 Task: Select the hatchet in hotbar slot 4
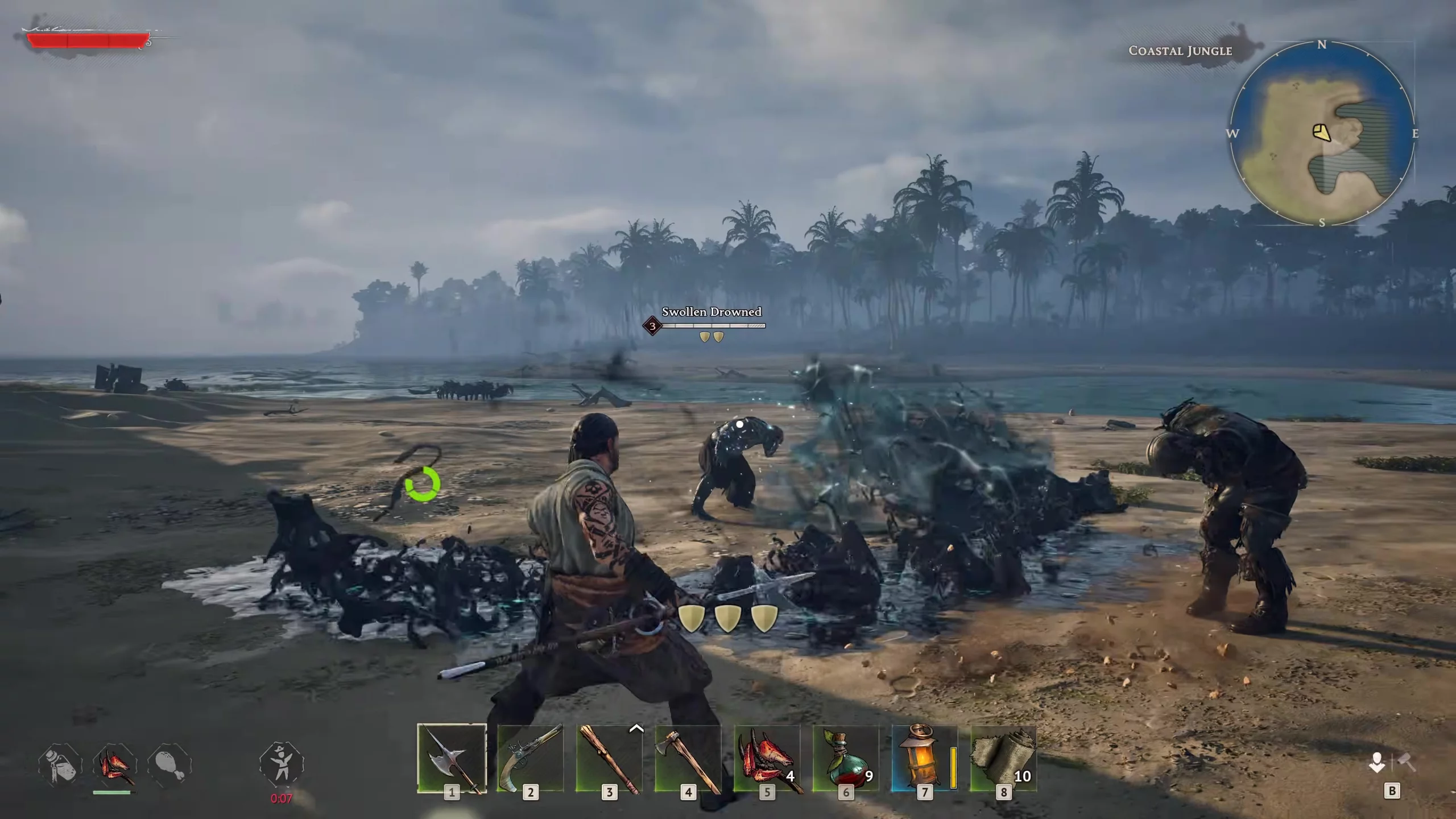[x=688, y=758]
